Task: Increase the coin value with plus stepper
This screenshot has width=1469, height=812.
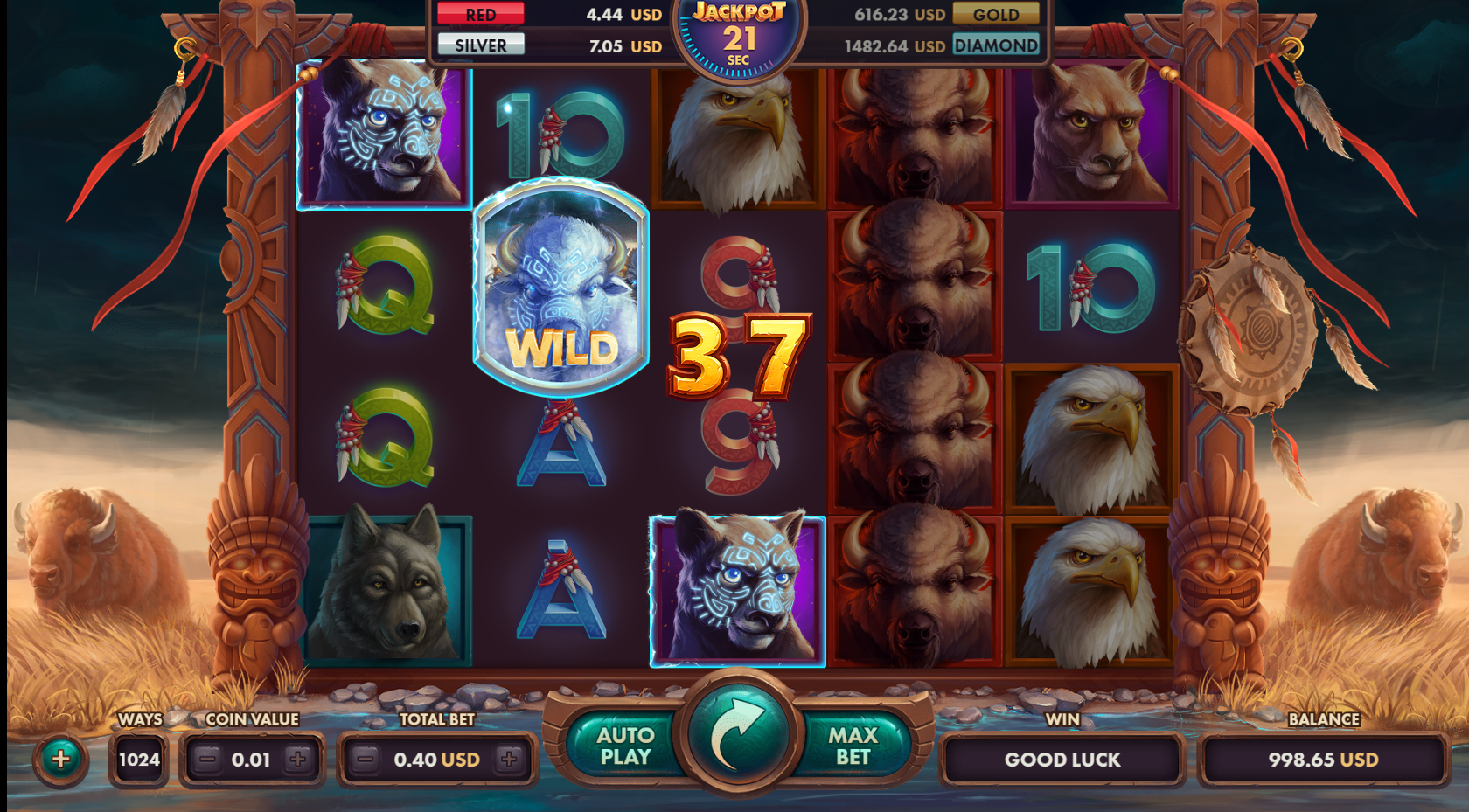Action: click(x=300, y=760)
